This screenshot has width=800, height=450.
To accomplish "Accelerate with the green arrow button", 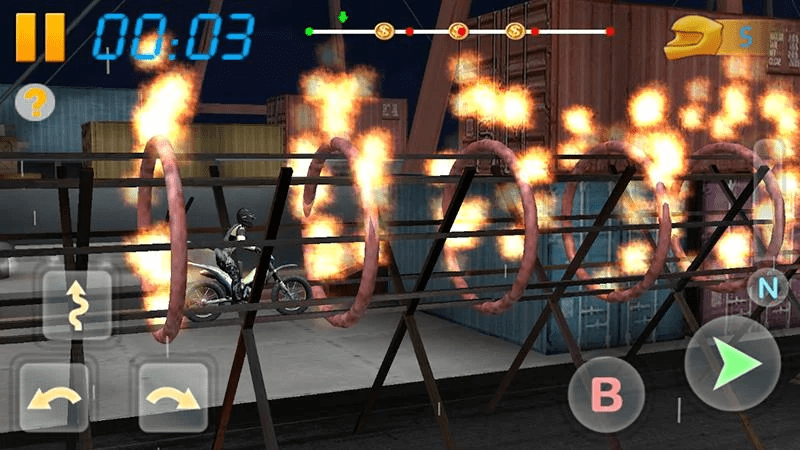I will (732, 364).
